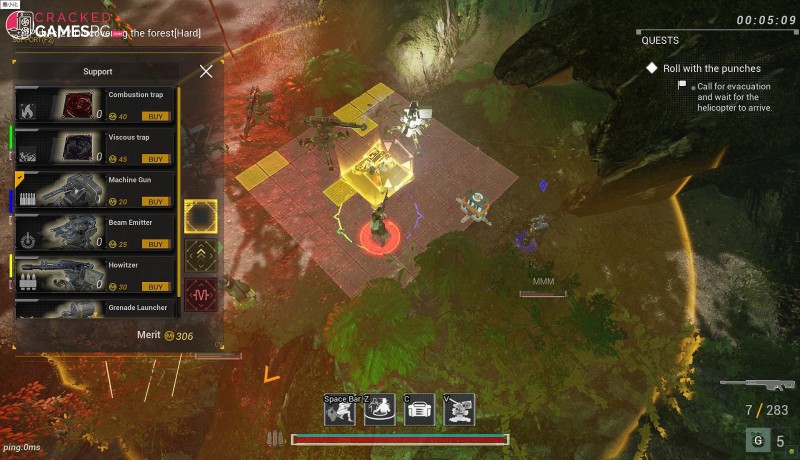This screenshot has width=800, height=460.
Task: Click the Roll with the punches quest
Action: (x=702, y=68)
